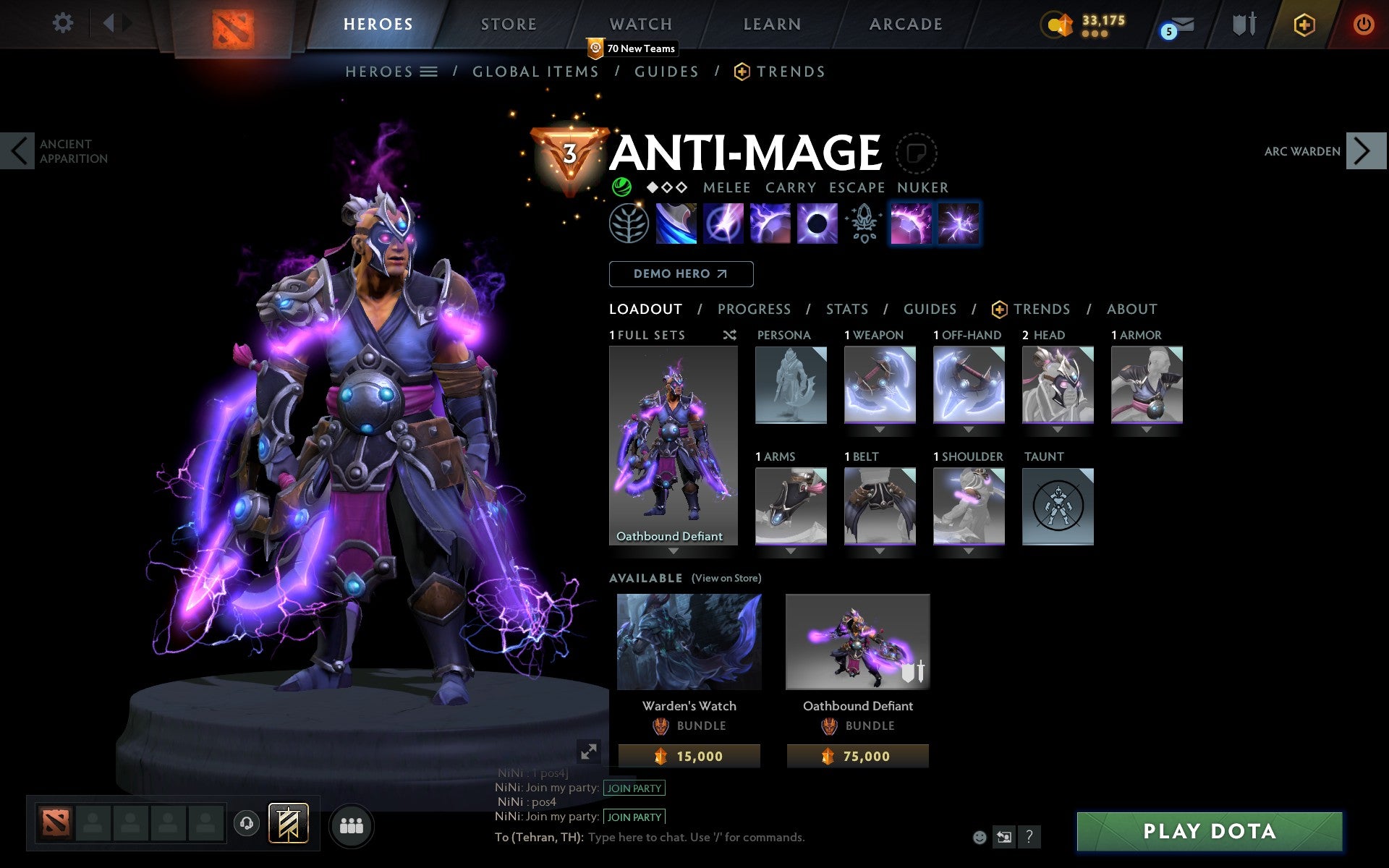
Task: Switch to the STATS tab
Action: 846,309
